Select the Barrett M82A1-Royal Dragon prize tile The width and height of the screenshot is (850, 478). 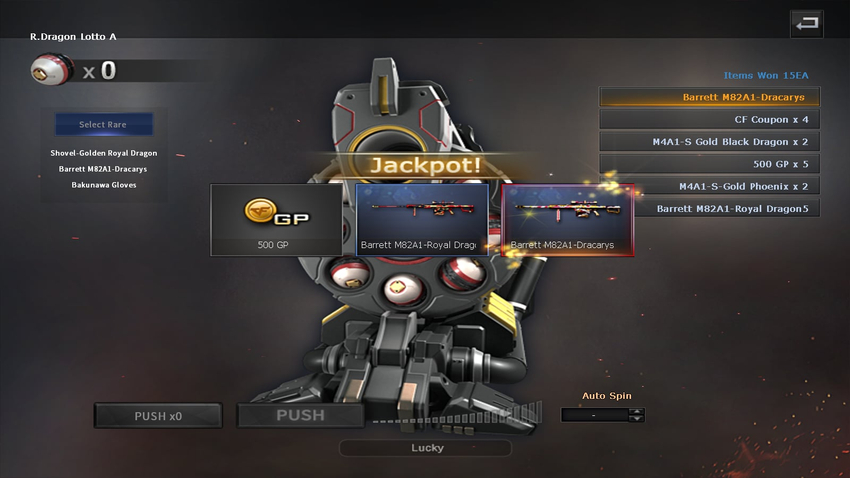tap(422, 219)
